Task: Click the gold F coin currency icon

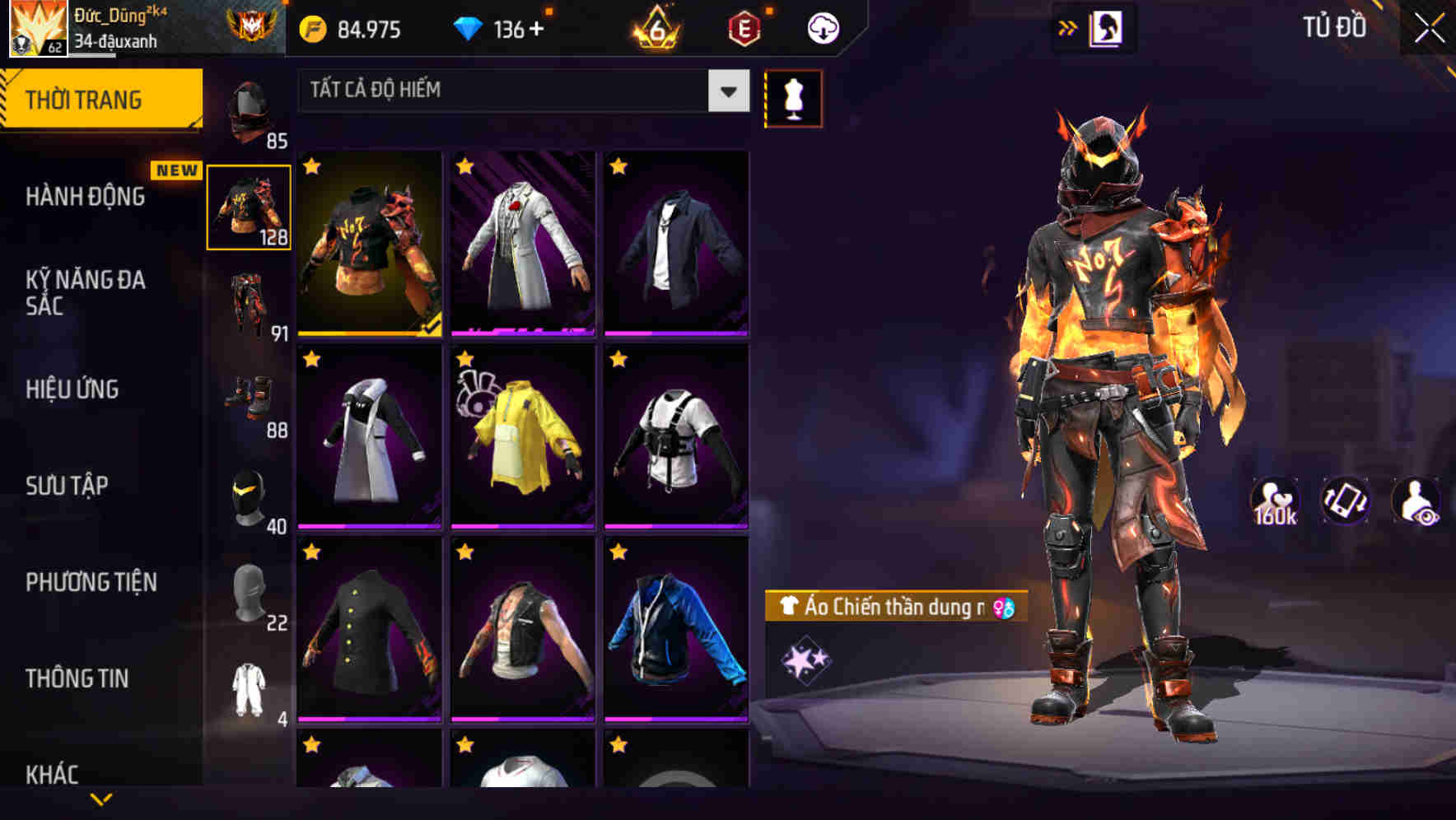Action: [x=311, y=27]
